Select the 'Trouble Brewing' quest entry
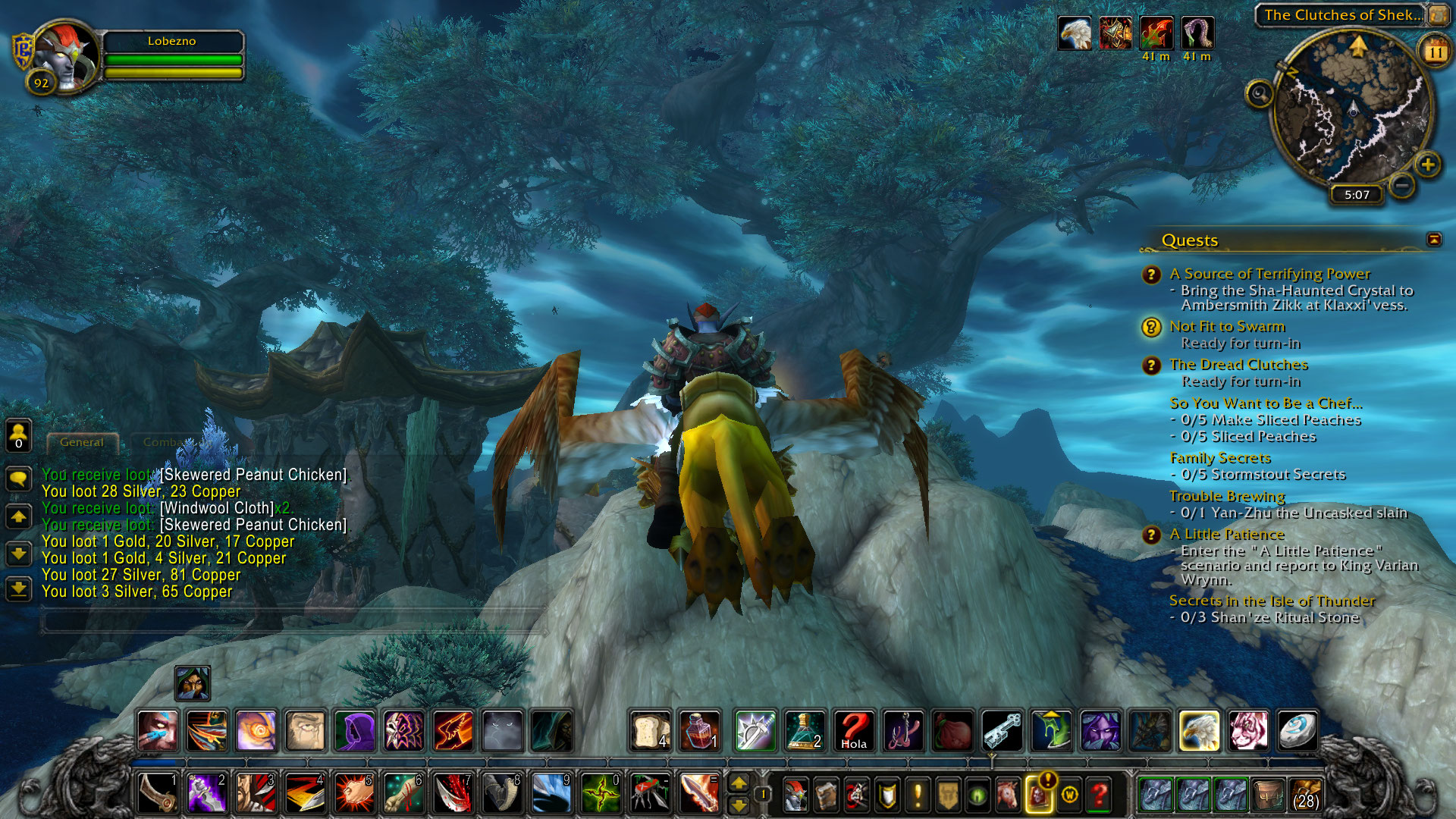The height and width of the screenshot is (819, 1456). click(1226, 497)
